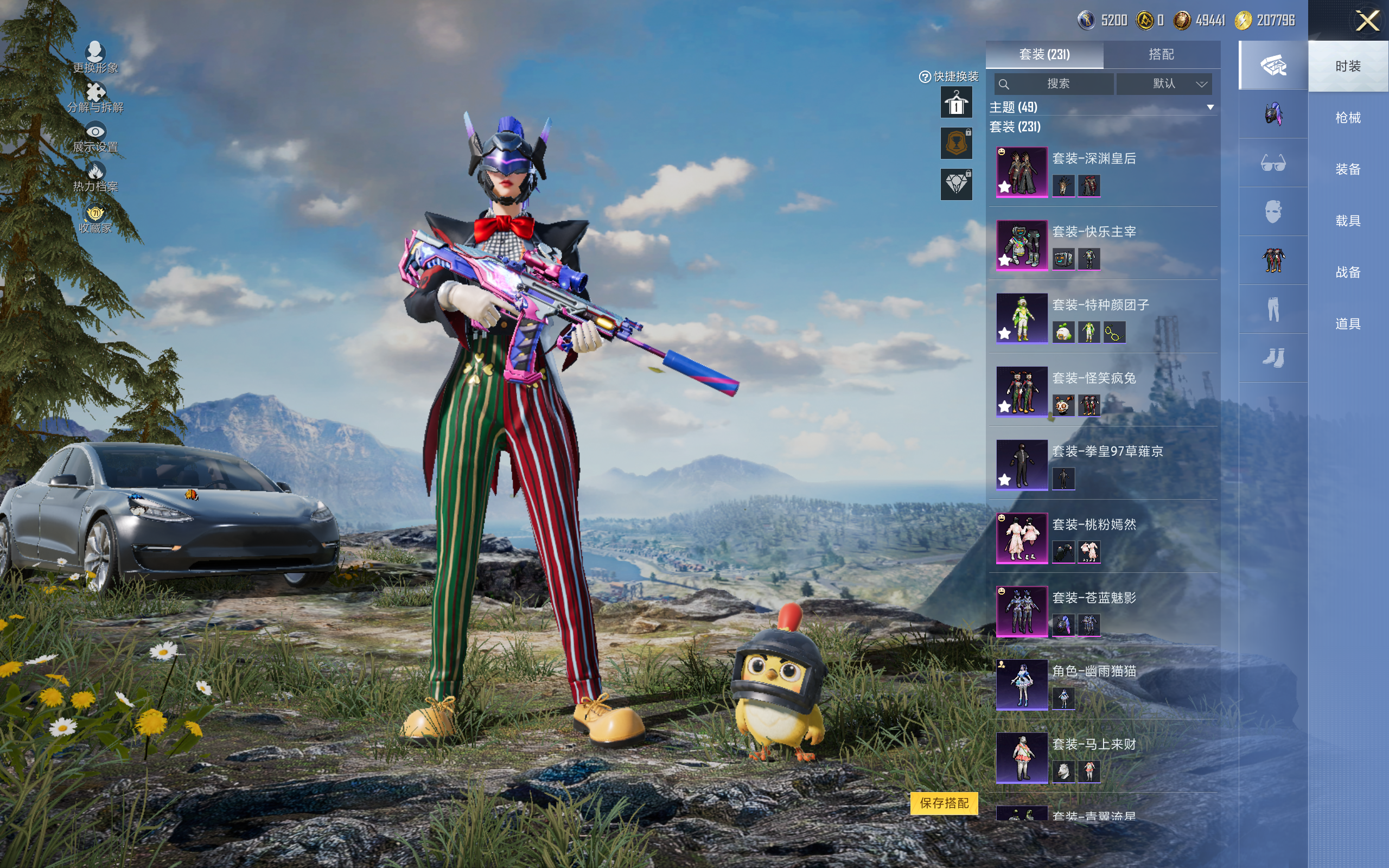
Task: Open the 枪械 category
Action: (x=1348, y=118)
